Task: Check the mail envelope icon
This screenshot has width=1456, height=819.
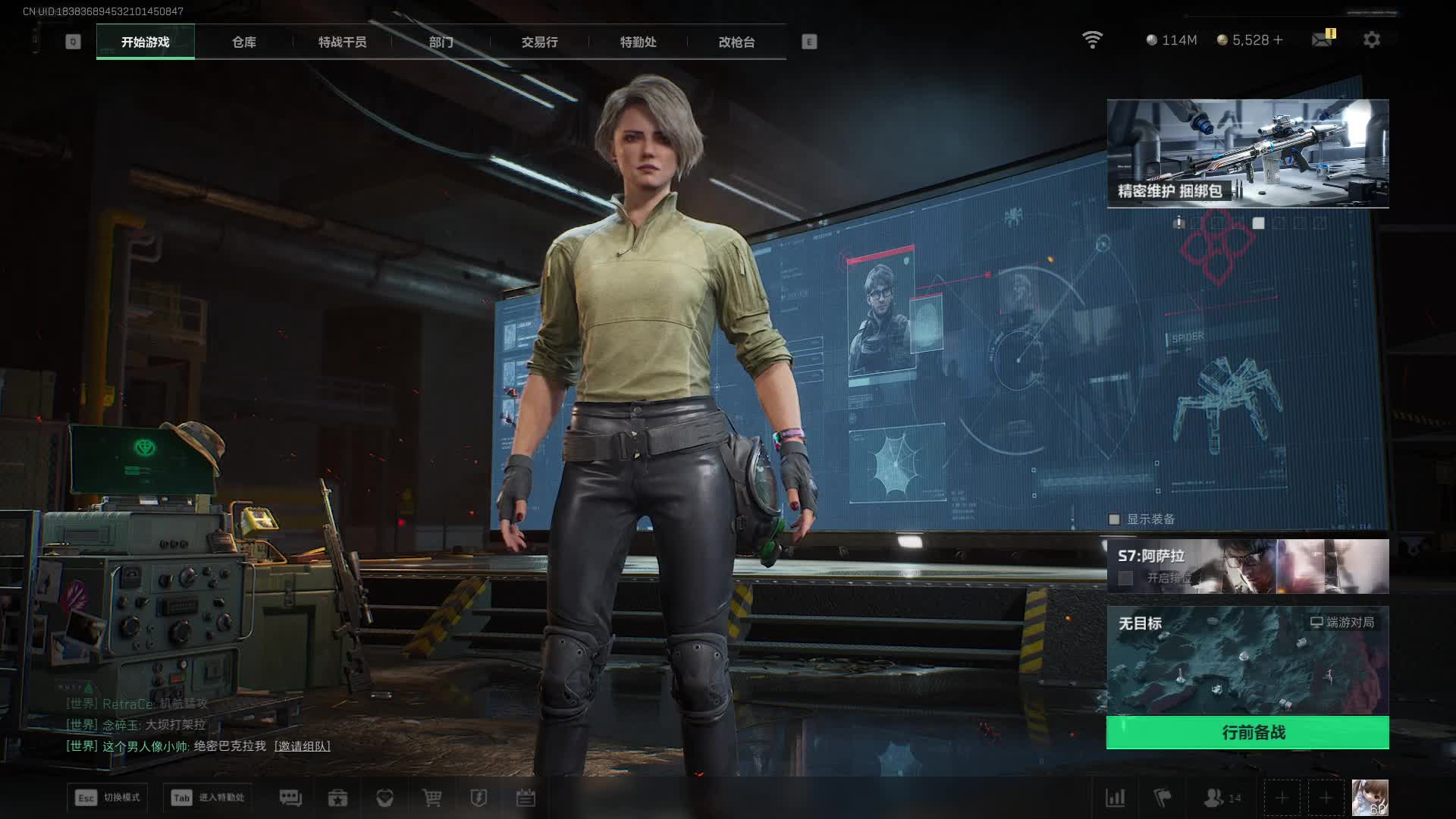Action: (x=1322, y=39)
